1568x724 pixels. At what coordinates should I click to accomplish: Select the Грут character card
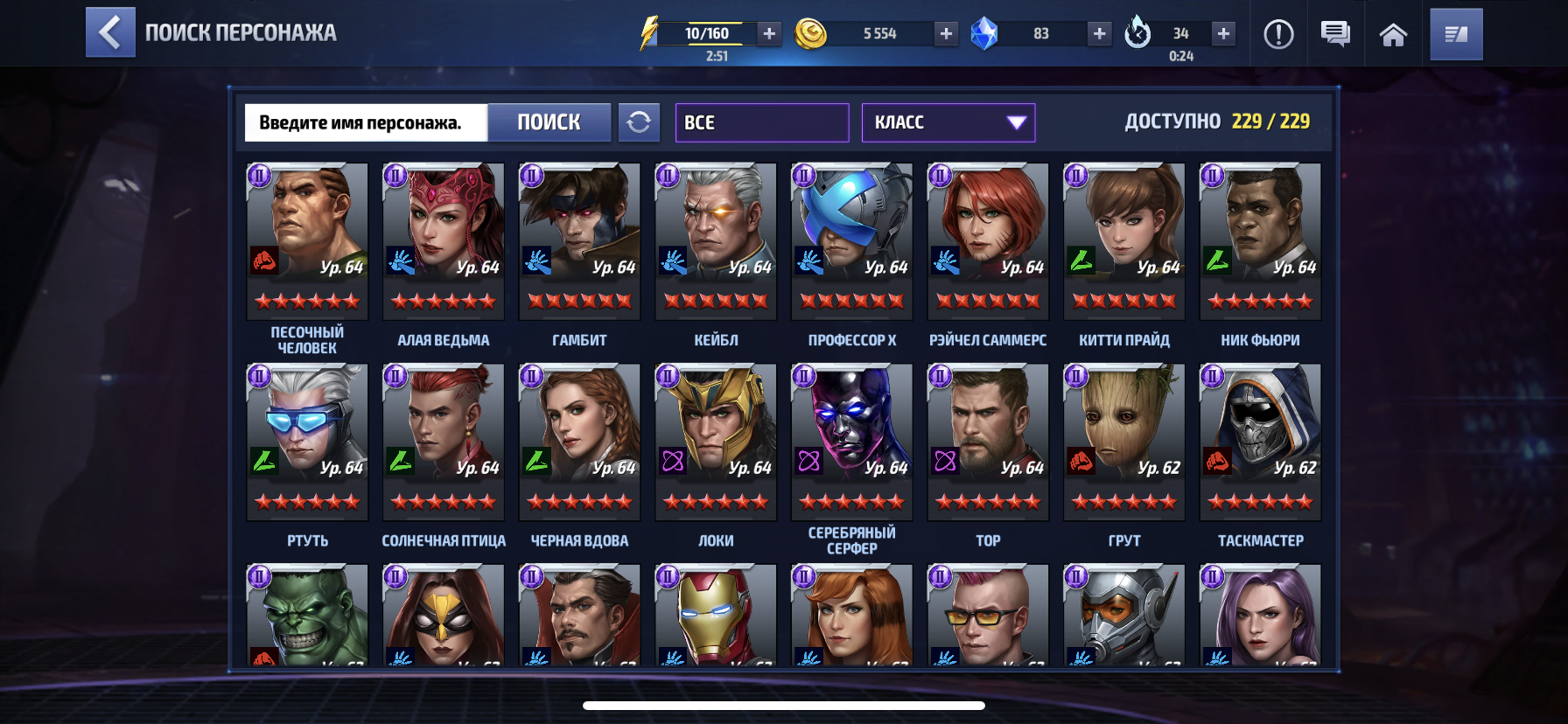tap(1123, 442)
